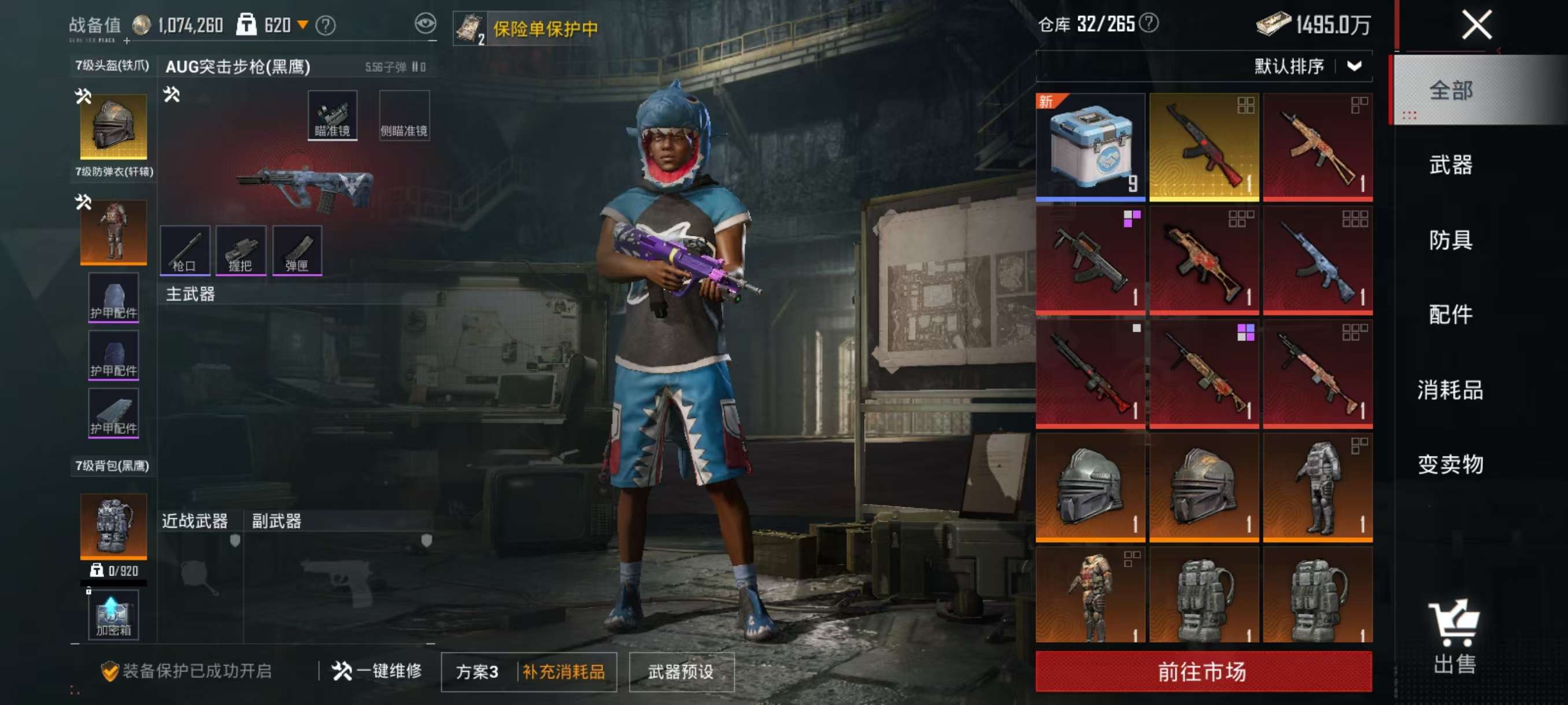Select loadout 方案3
The width and height of the screenshot is (1568, 705).
click(x=478, y=671)
